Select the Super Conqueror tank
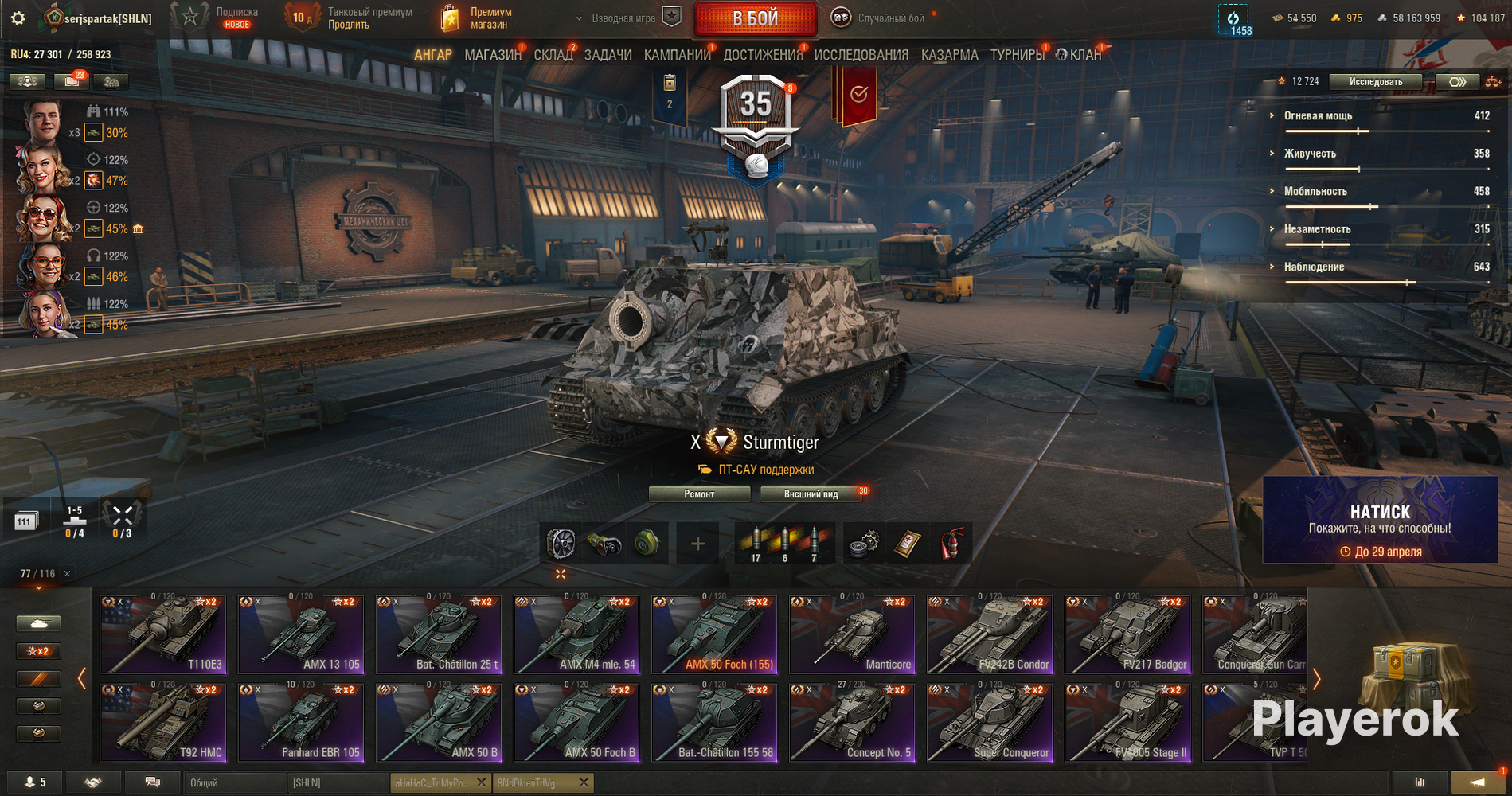This screenshot has width=1512, height=796. click(989, 722)
